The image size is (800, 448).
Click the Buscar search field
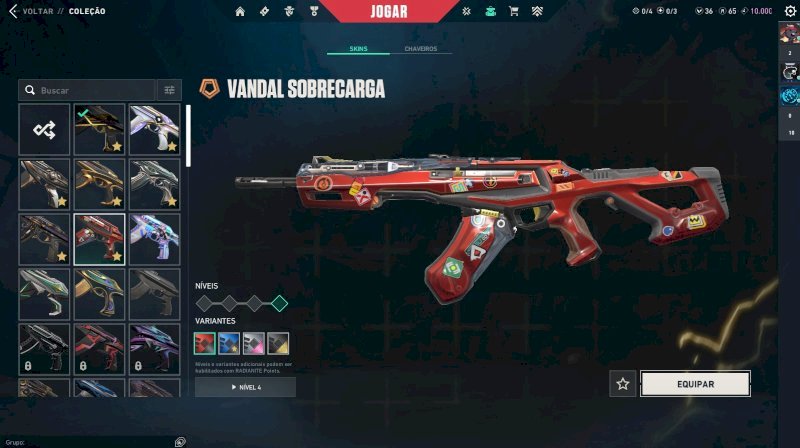click(90, 90)
